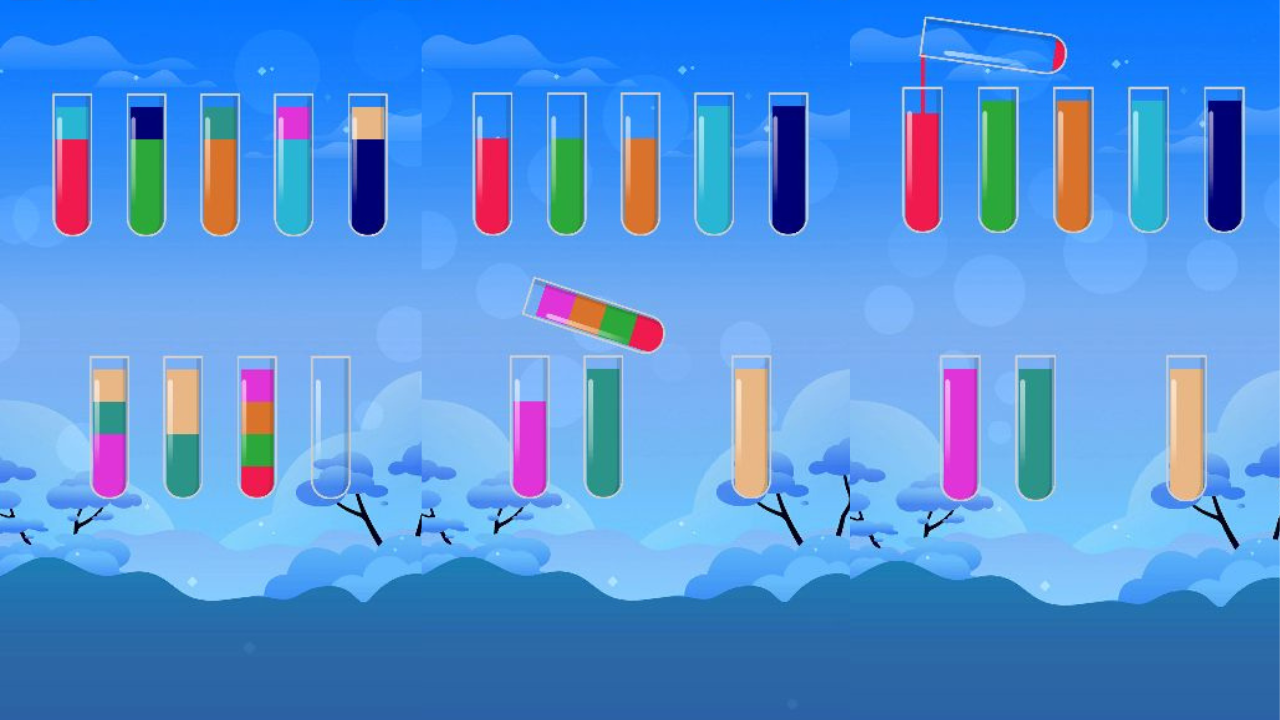
Task: Pick the teal tube below the tilted pouring tube
Action: pos(605,430)
